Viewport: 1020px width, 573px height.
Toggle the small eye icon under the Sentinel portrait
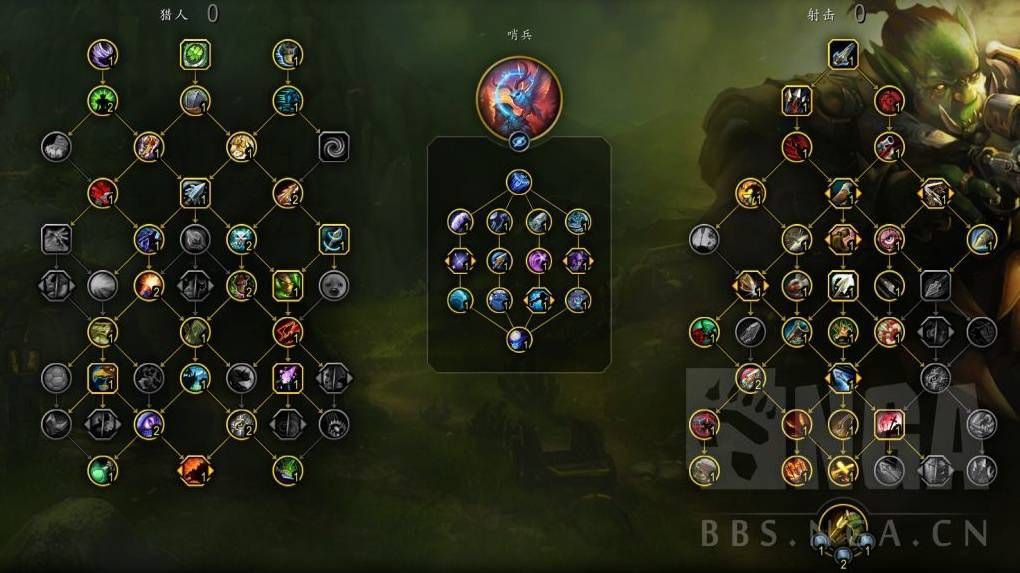click(519, 142)
